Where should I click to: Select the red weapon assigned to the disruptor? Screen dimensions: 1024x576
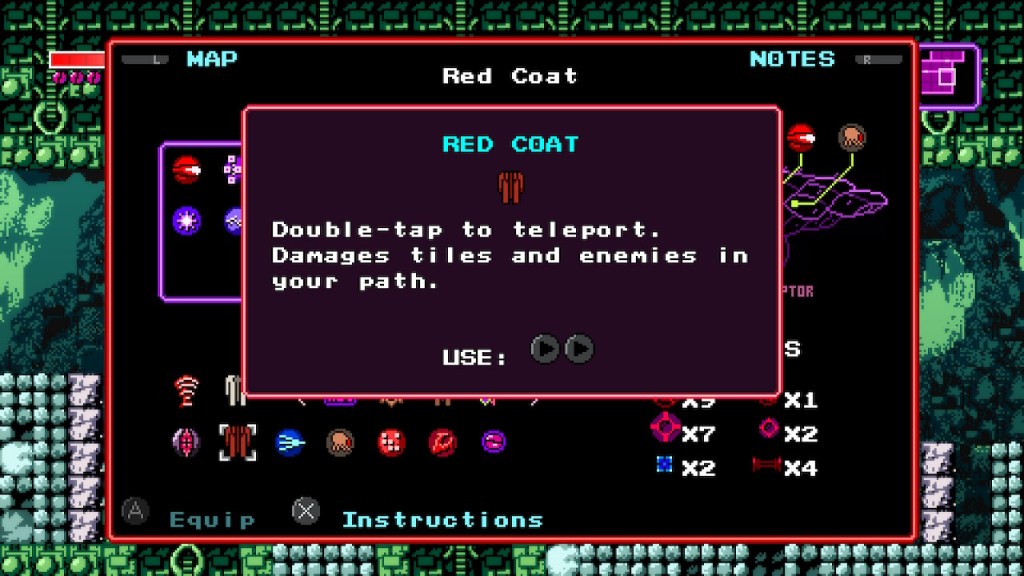pyautogui.click(x=801, y=137)
